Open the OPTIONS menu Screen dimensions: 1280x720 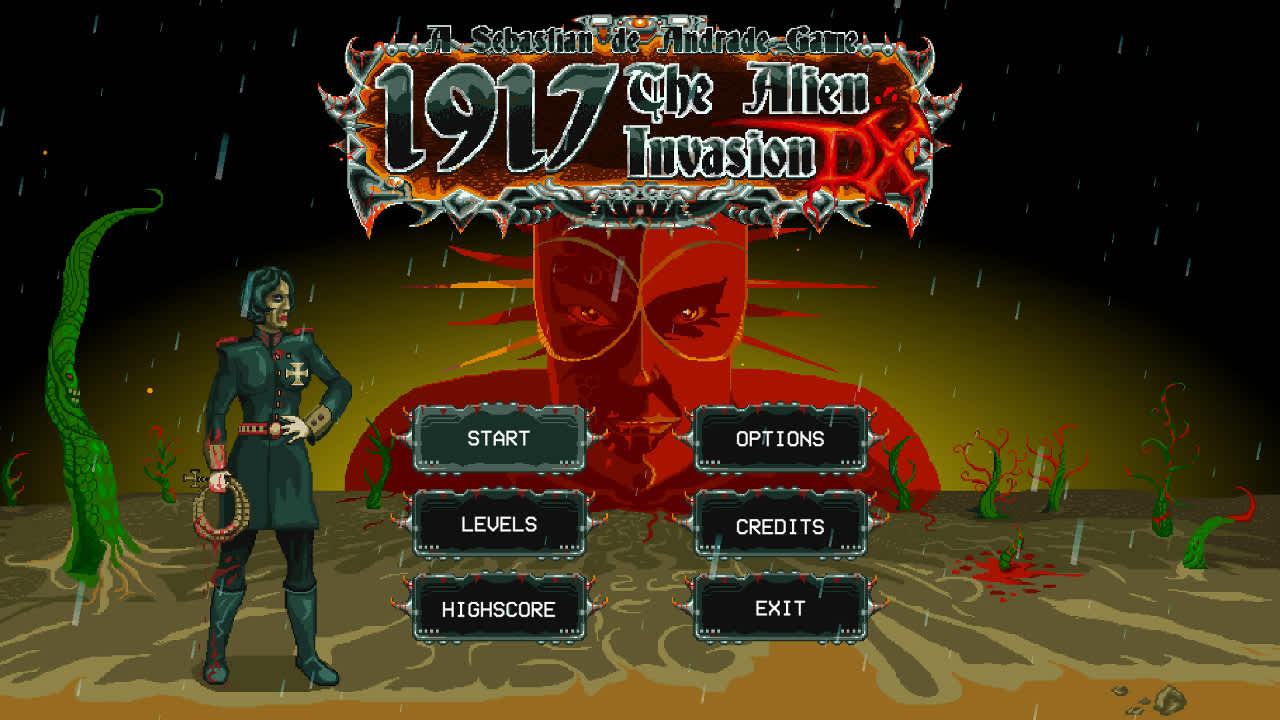pos(782,438)
